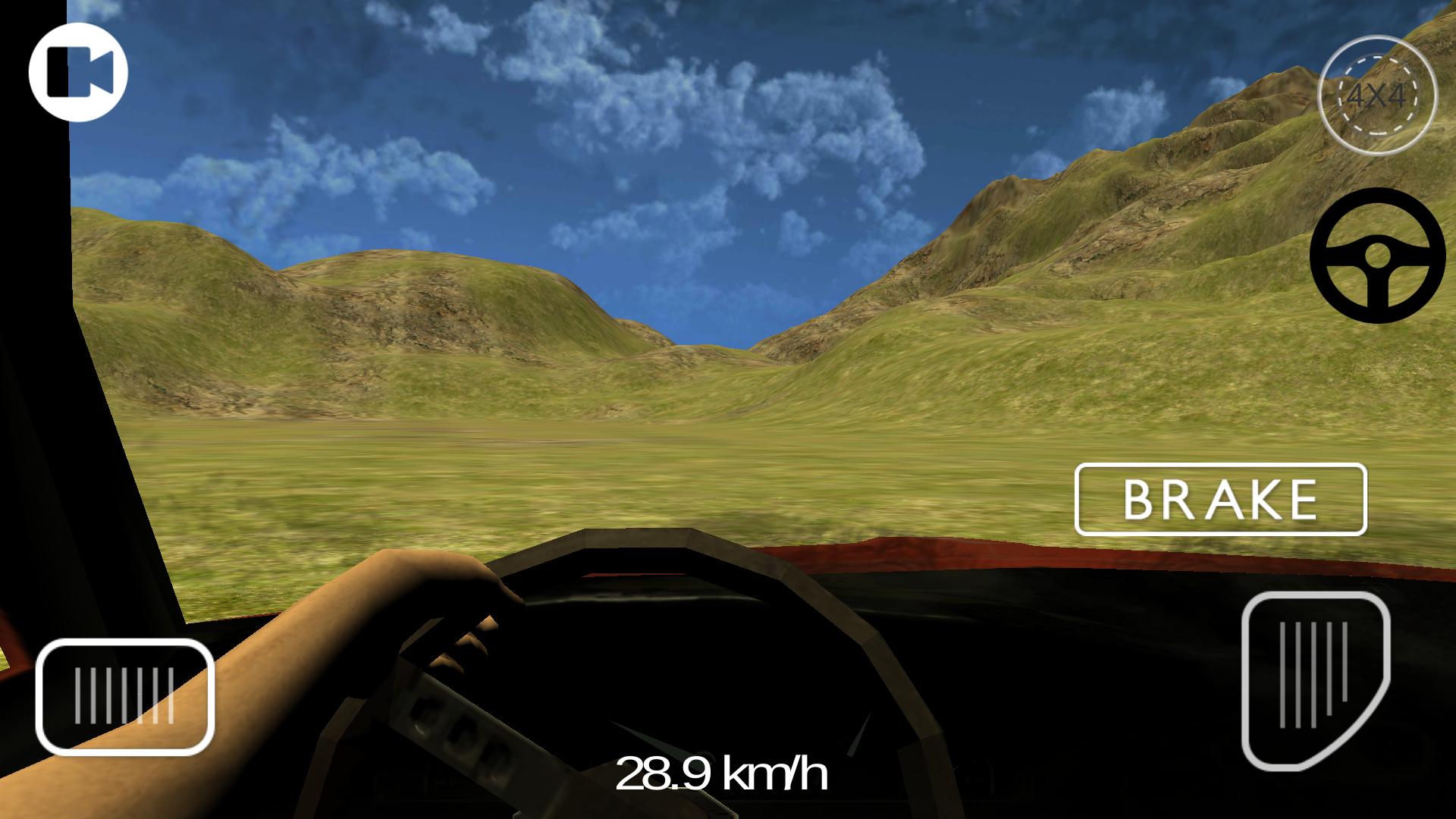Toggle the 4X4 drive mode
Image resolution: width=1456 pixels, height=819 pixels.
pos(1377,97)
